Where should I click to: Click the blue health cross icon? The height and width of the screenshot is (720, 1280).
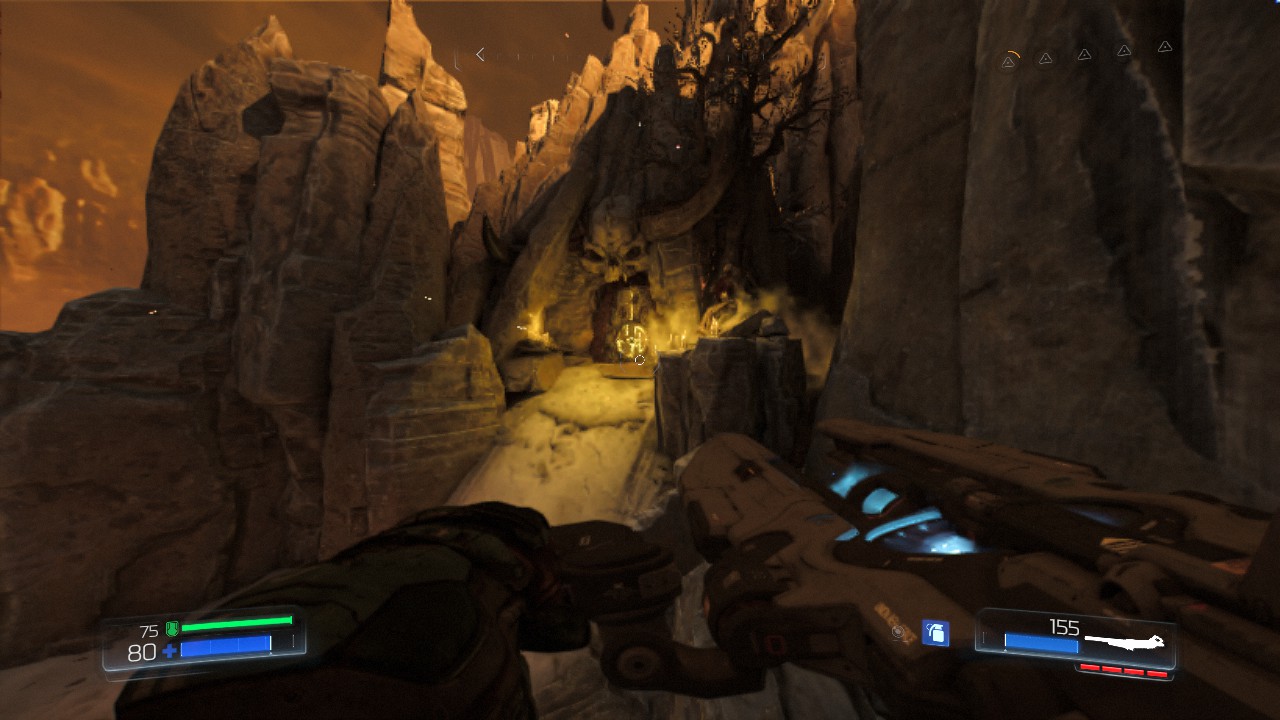tap(169, 652)
